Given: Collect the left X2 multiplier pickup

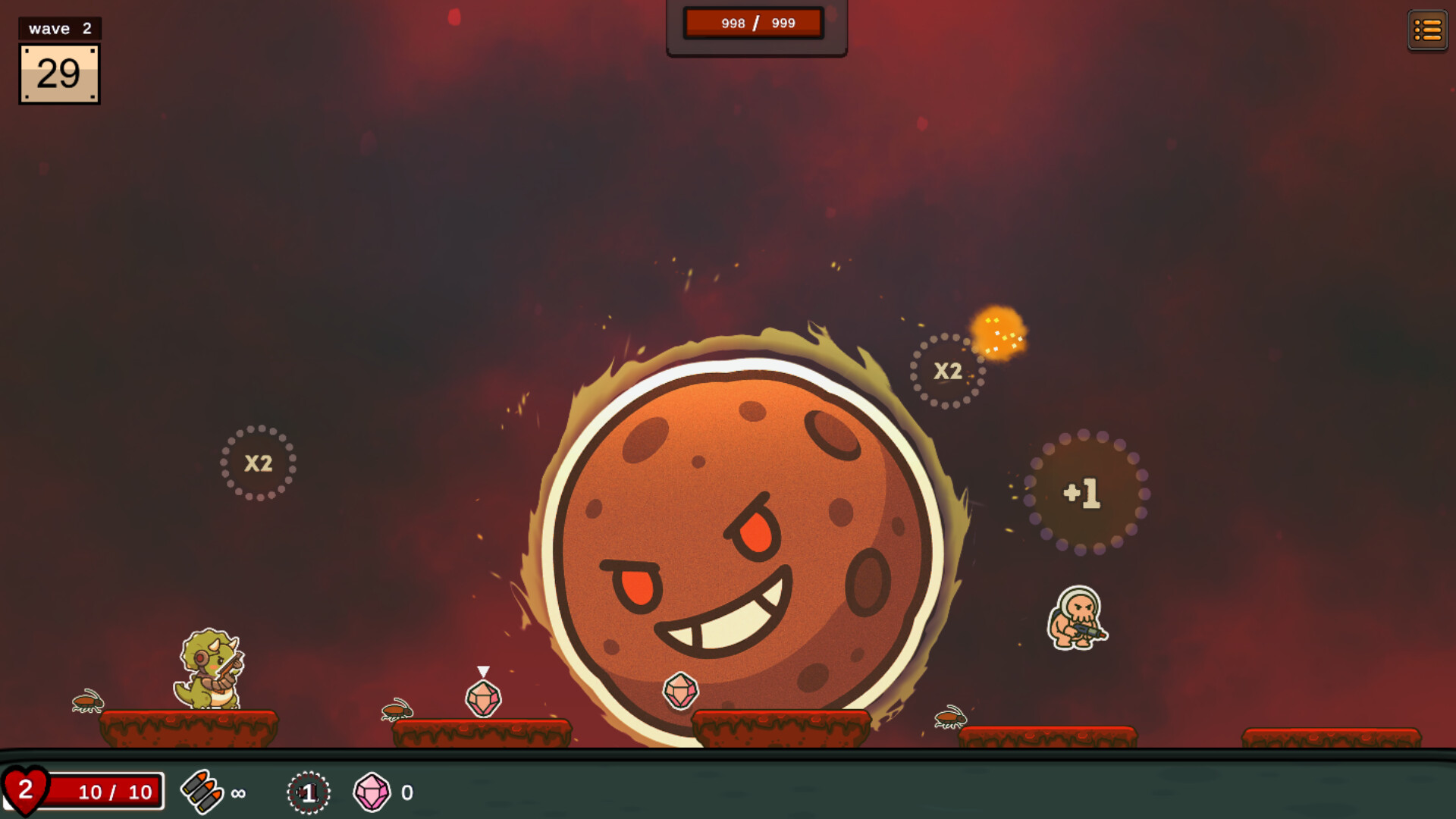Looking at the screenshot, I should pyautogui.click(x=258, y=464).
